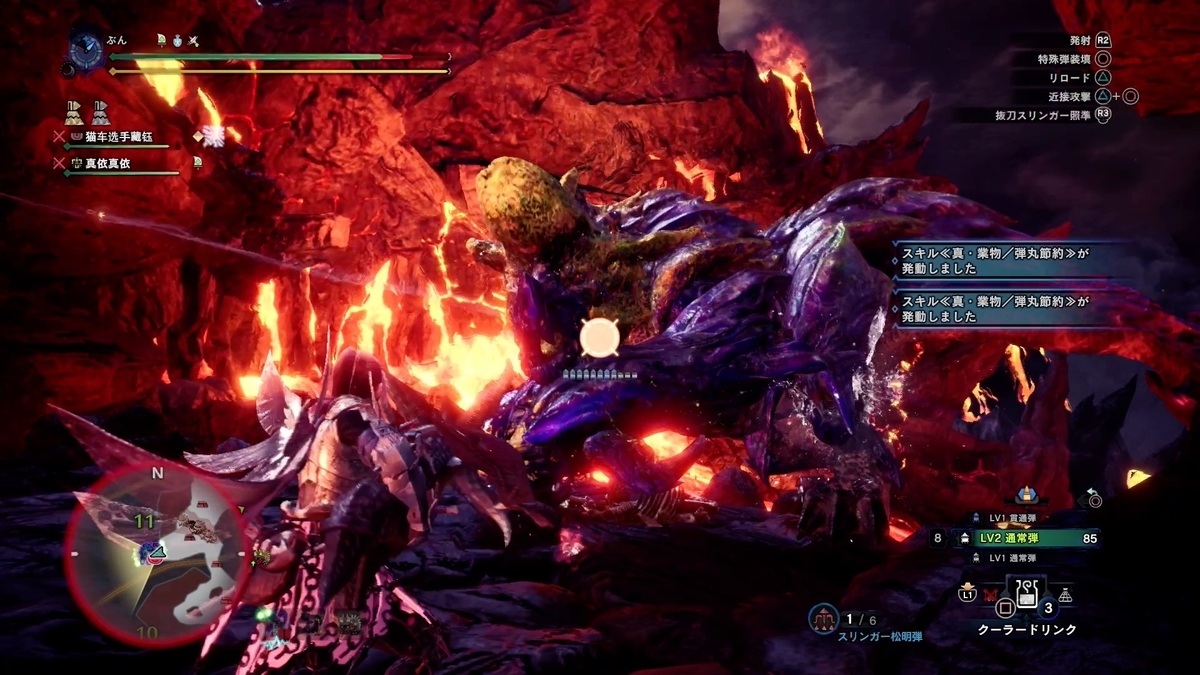Select the スリンガー松明弾 slinger ammo icon
The width and height of the screenshot is (1200, 675).
click(824, 619)
